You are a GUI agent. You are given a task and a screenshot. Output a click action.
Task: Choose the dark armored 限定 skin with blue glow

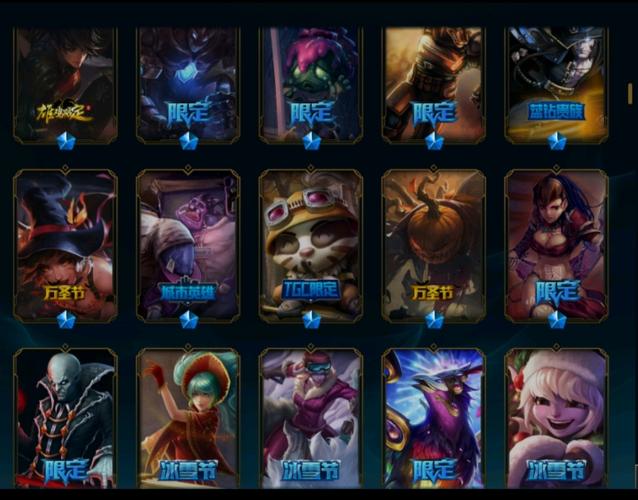[x=188, y=82]
